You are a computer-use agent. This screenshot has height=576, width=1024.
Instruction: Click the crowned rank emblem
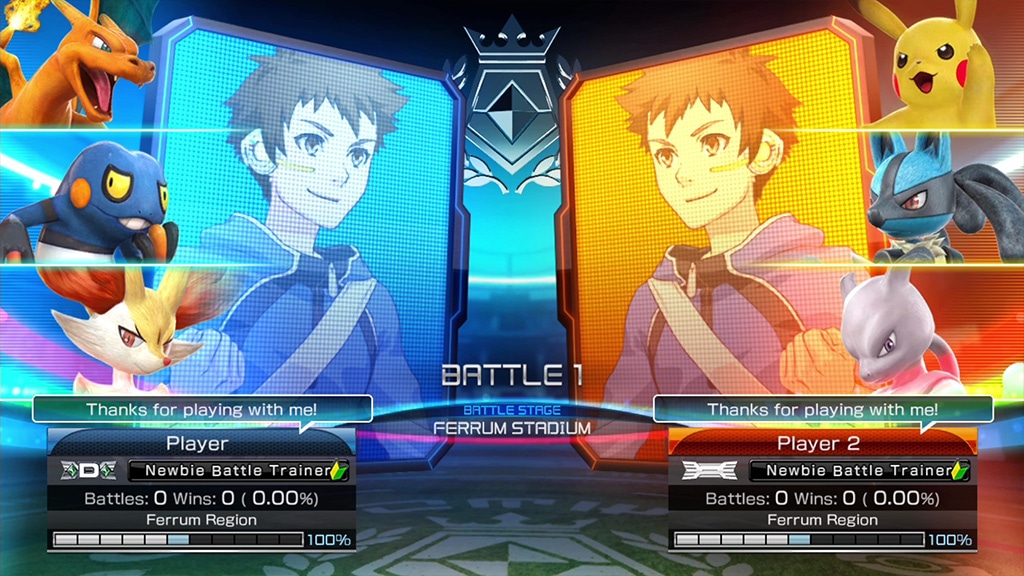point(511,105)
